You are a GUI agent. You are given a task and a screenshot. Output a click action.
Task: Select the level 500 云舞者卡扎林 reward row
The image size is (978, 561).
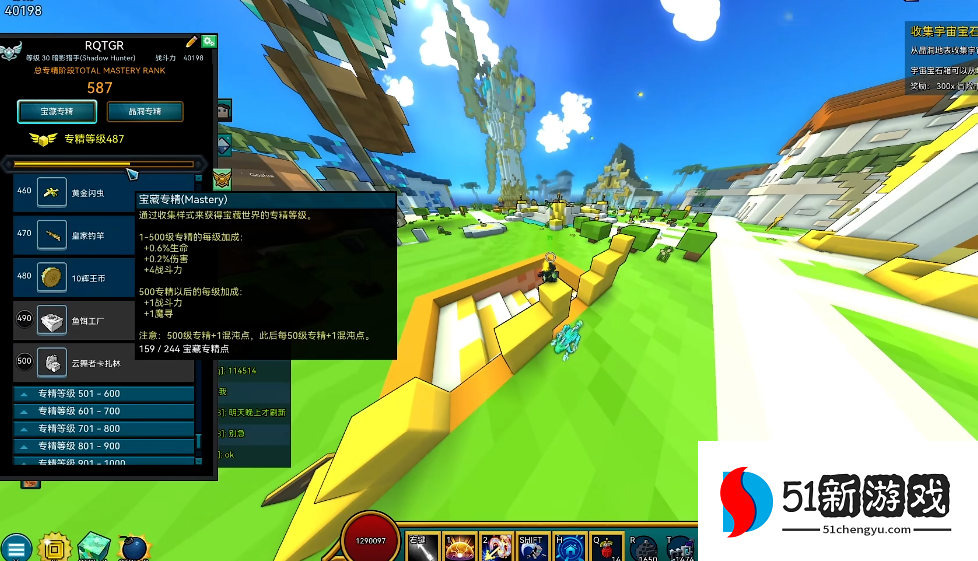point(103,361)
